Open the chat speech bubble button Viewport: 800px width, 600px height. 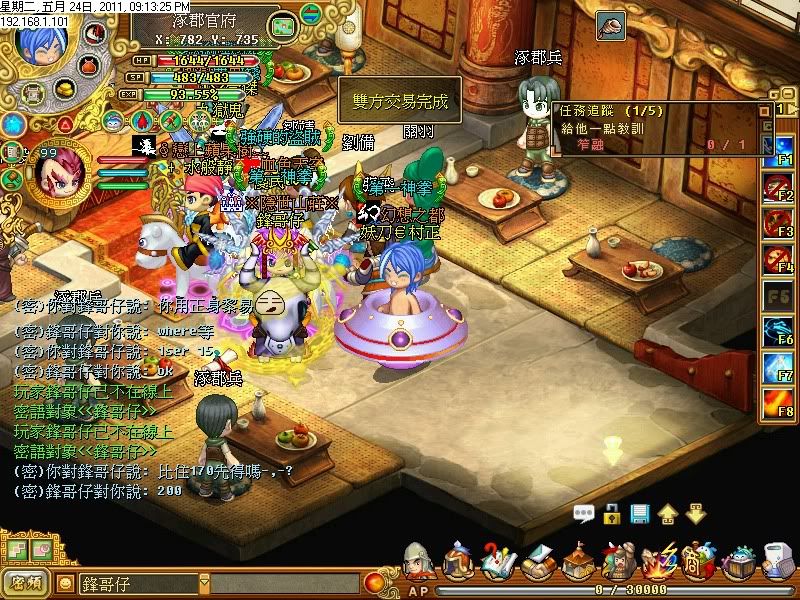(x=584, y=515)
